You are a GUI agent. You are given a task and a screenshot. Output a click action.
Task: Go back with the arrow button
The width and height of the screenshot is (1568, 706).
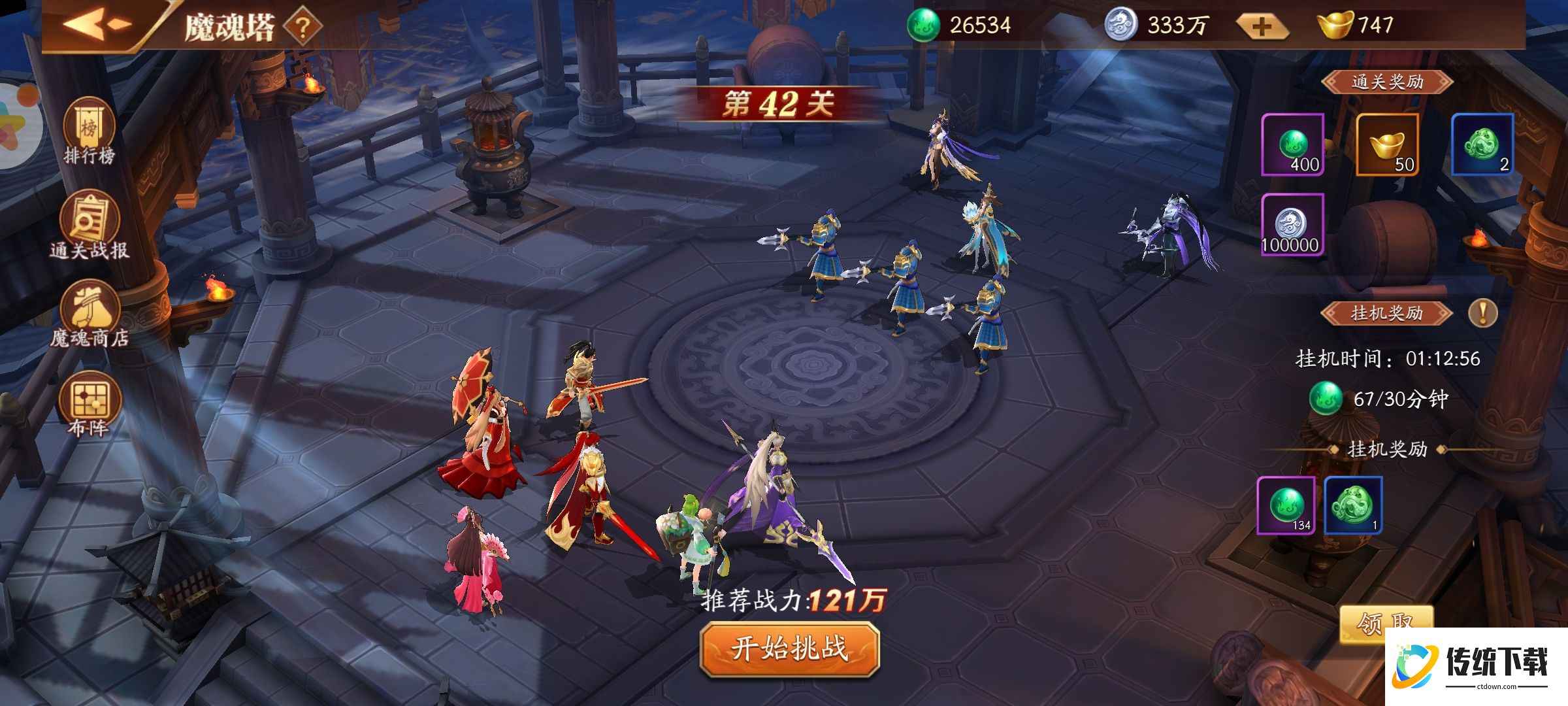click(98, 25)
